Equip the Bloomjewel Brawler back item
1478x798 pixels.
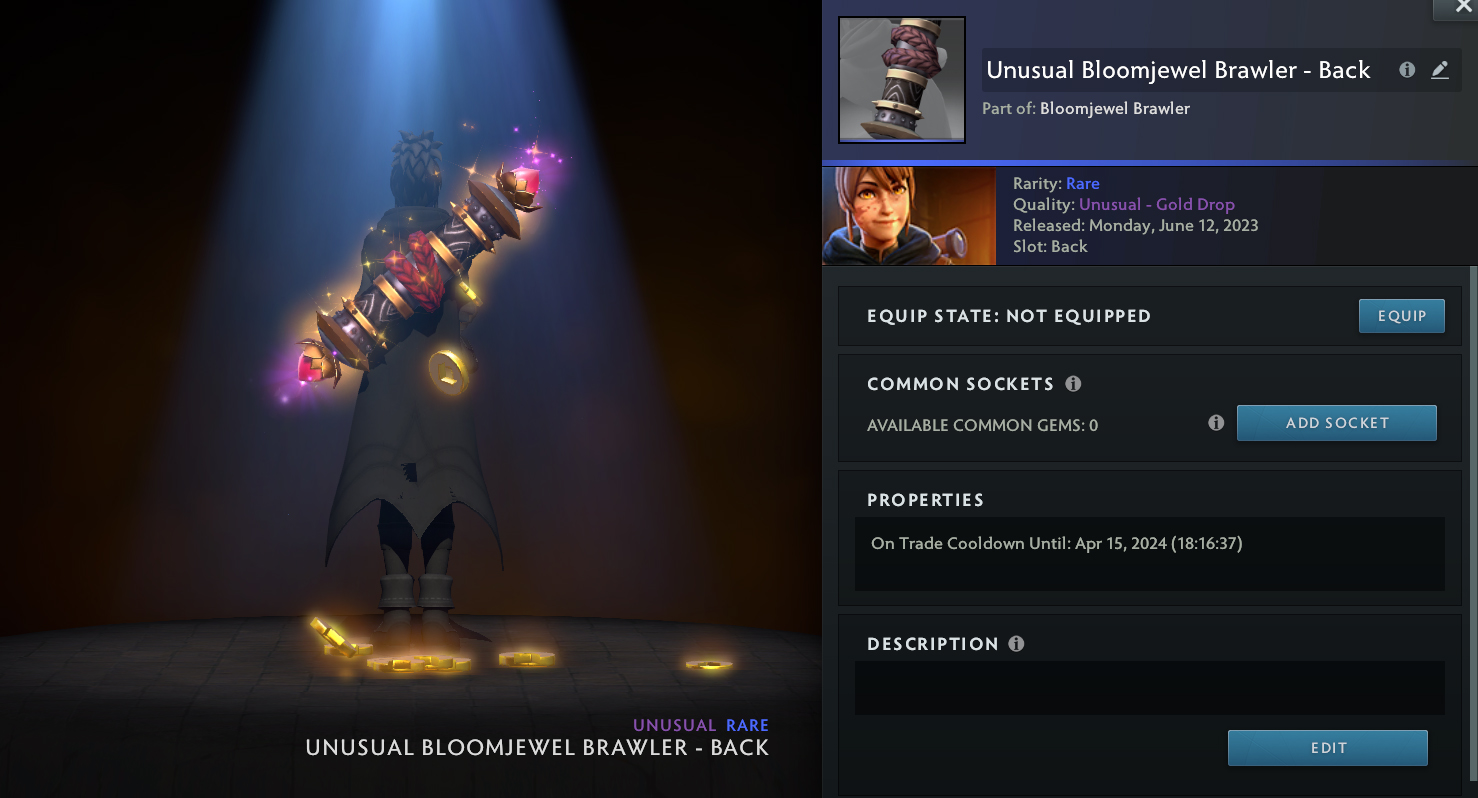coord(1401,316)
